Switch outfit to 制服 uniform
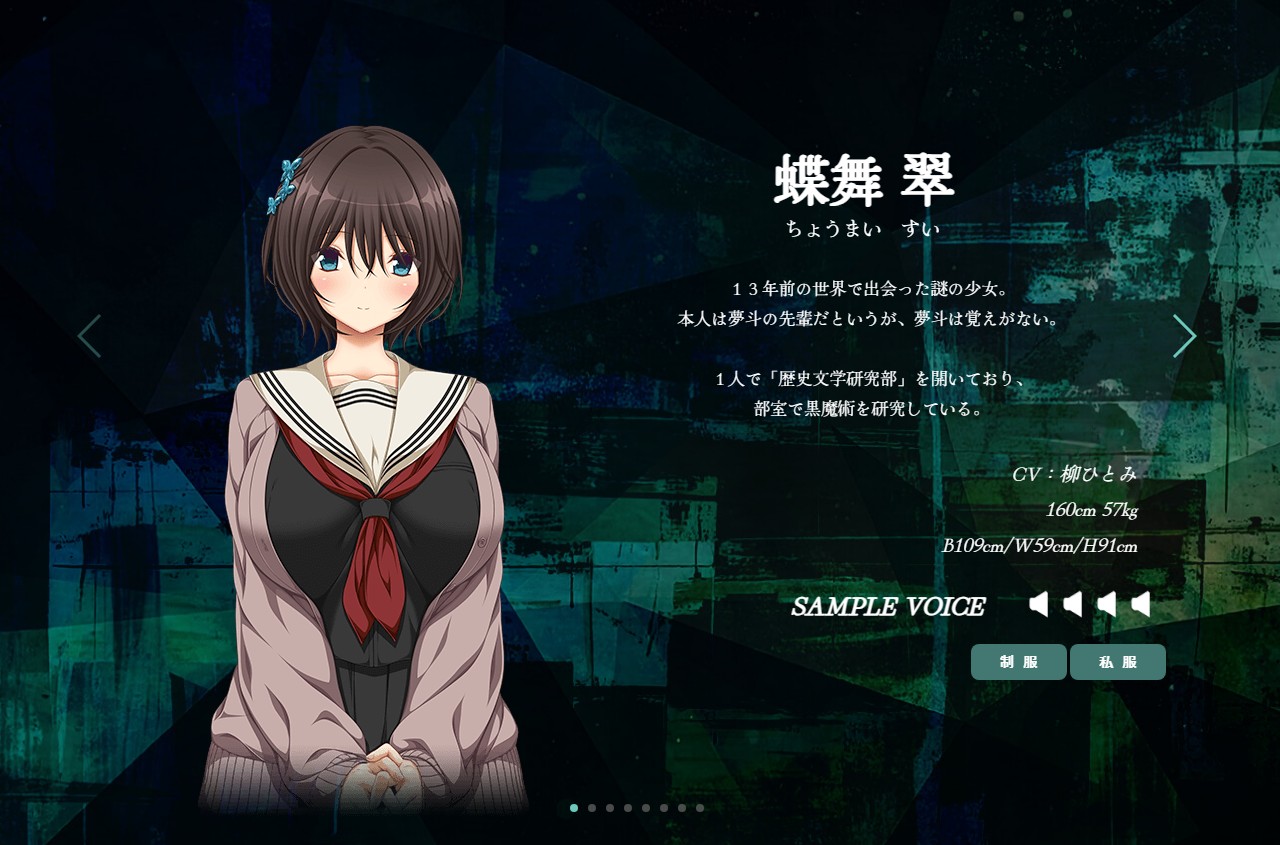 point(1018,662)
